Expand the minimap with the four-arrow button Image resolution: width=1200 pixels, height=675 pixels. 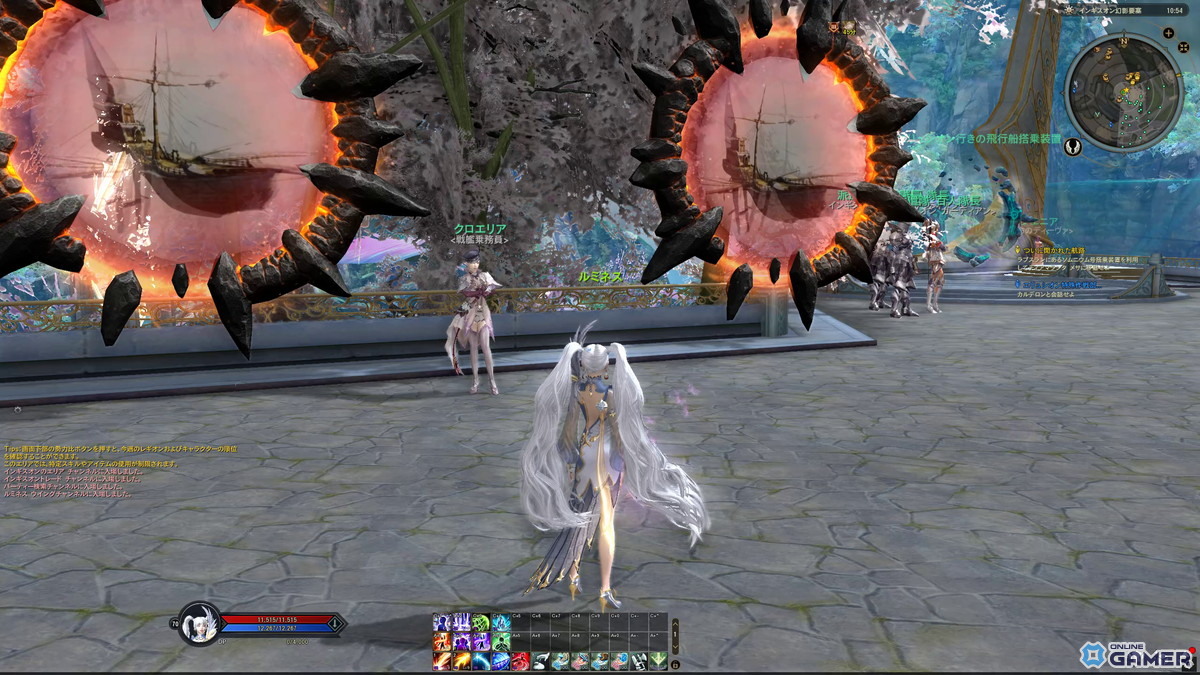tap(1183, 47)
